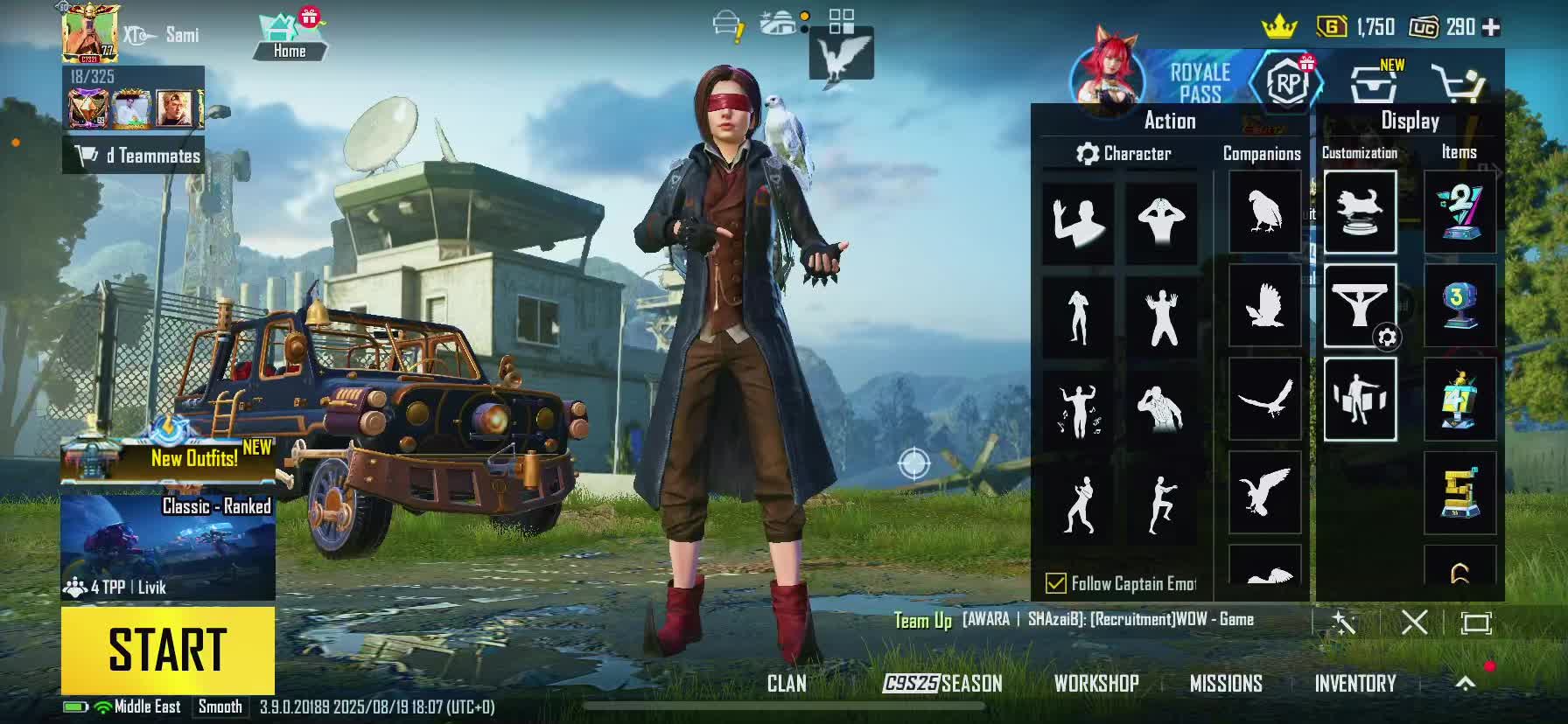This screenshot has height=724, width=1568.
Task: Open the Inventory
Action: click(1354, 684)
